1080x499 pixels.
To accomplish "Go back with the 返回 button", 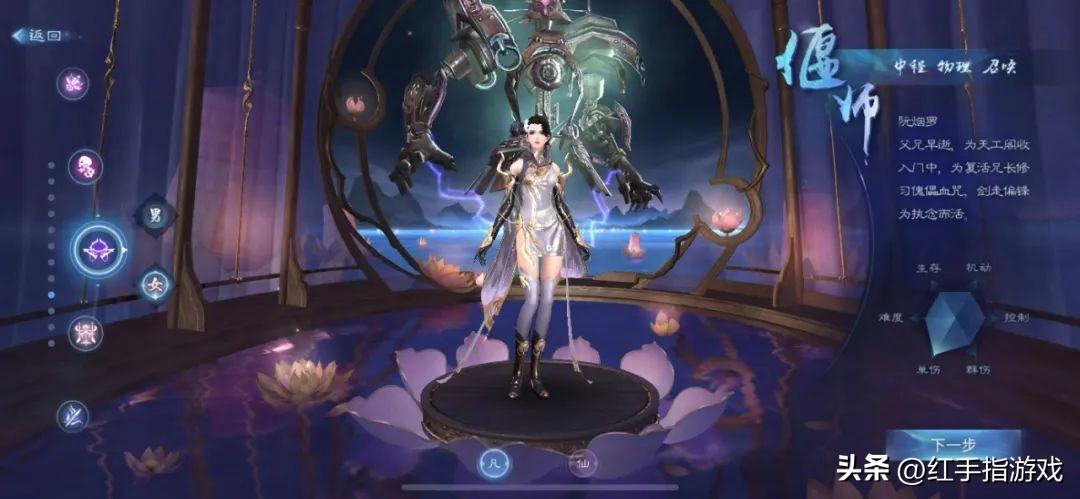I will point(38,35).
